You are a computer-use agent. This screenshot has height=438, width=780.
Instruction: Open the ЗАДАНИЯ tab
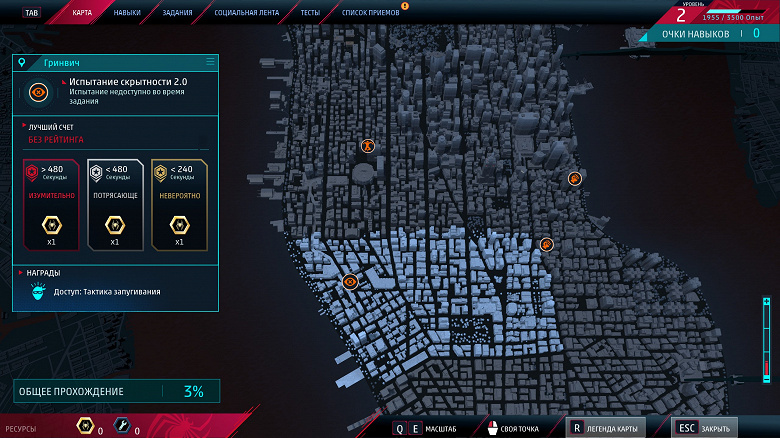pos(177,13)
